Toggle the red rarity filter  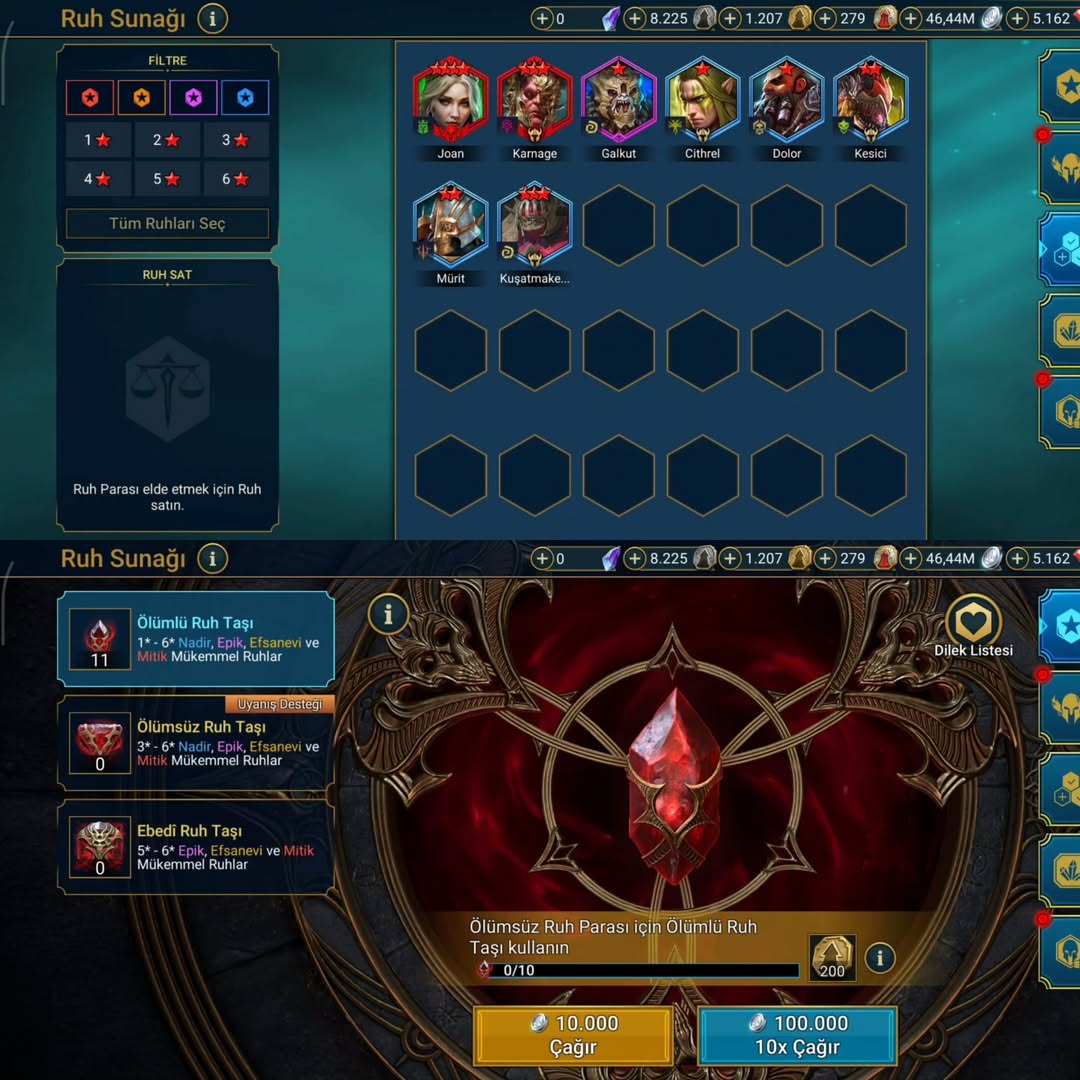pos(90,98)
